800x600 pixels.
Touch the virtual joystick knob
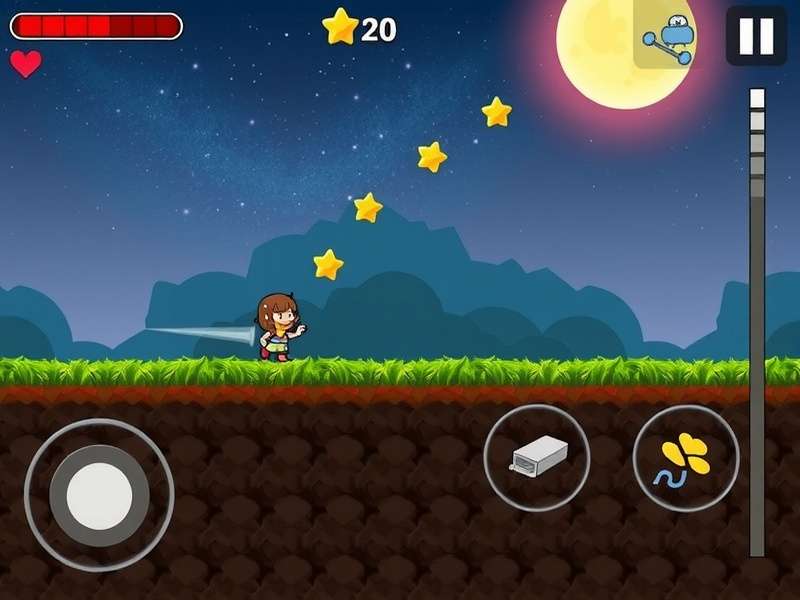[99, 495]
